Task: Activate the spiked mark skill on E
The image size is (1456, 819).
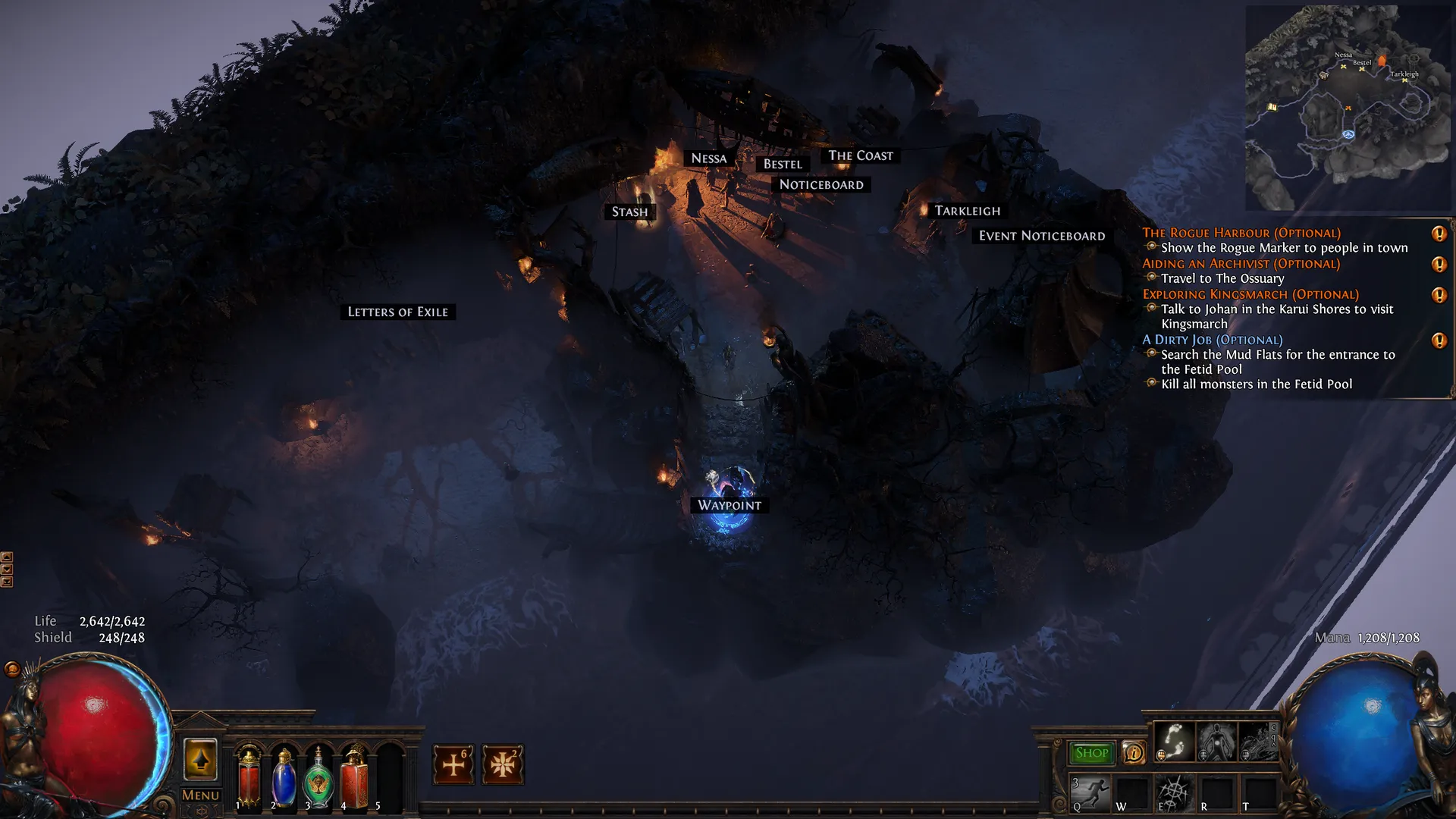Action: pos(1173,793)
